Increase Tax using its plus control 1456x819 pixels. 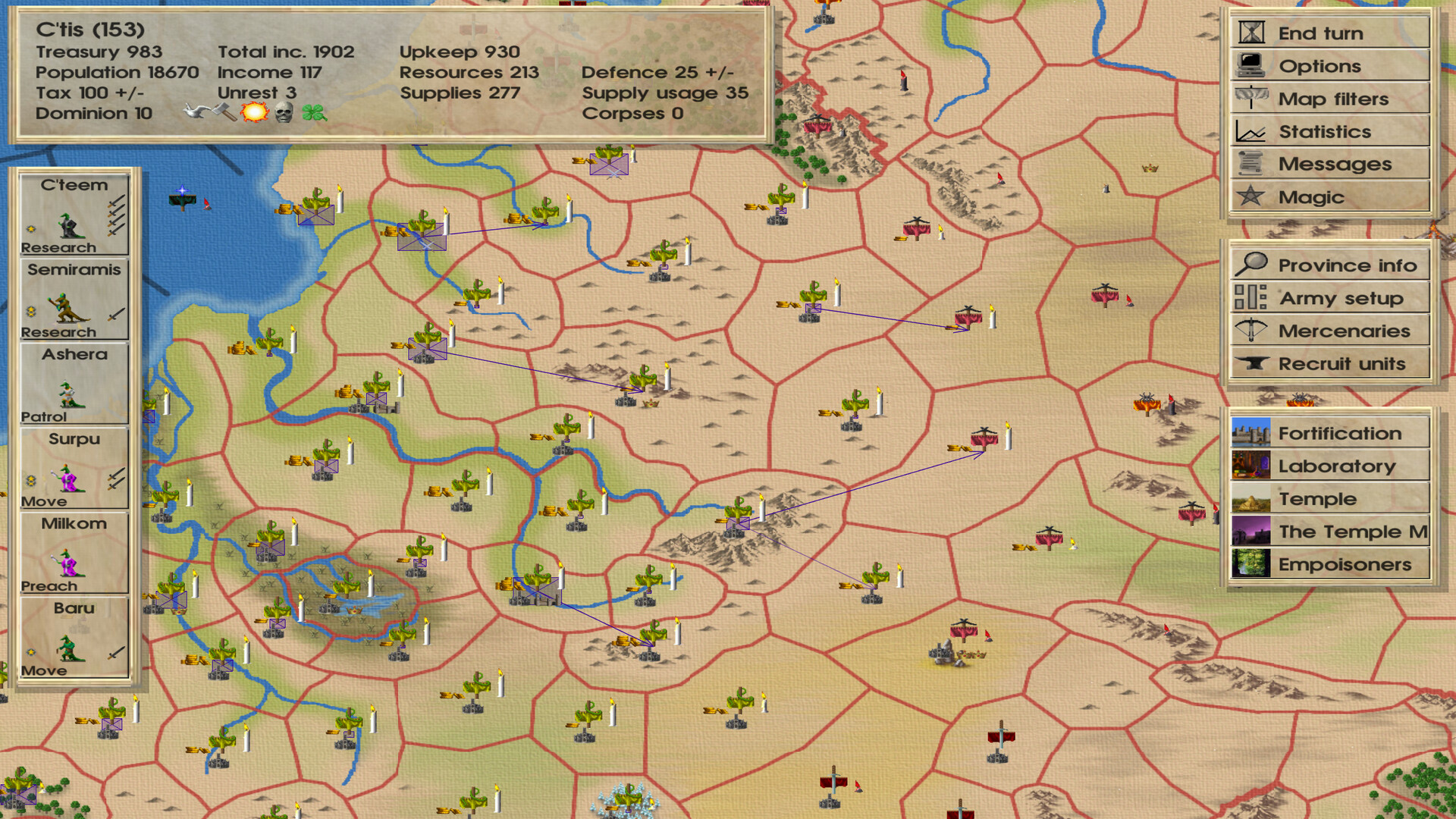click(x=121, y=93)
